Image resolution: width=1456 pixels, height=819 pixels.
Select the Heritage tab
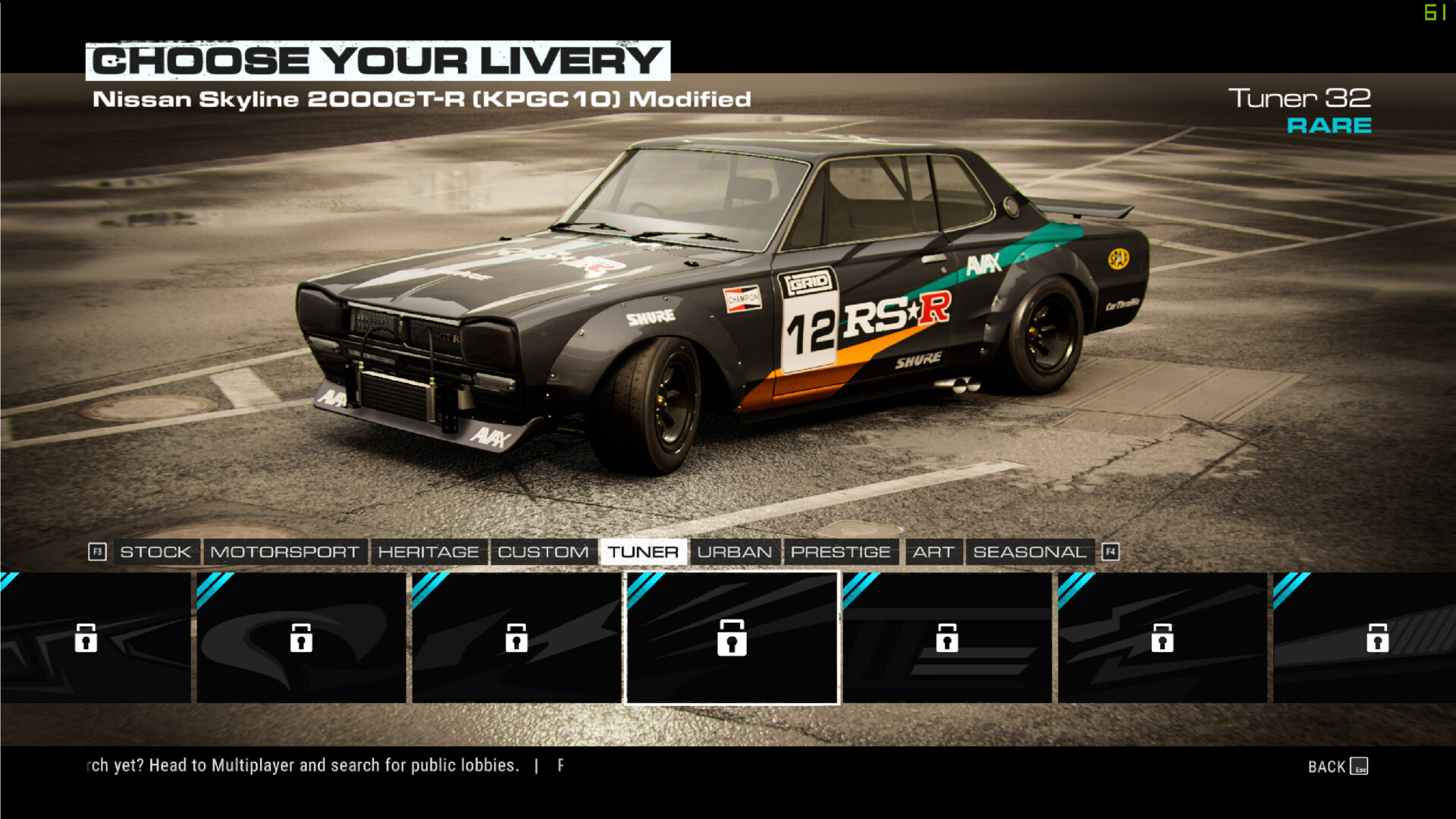pos(428,552)
